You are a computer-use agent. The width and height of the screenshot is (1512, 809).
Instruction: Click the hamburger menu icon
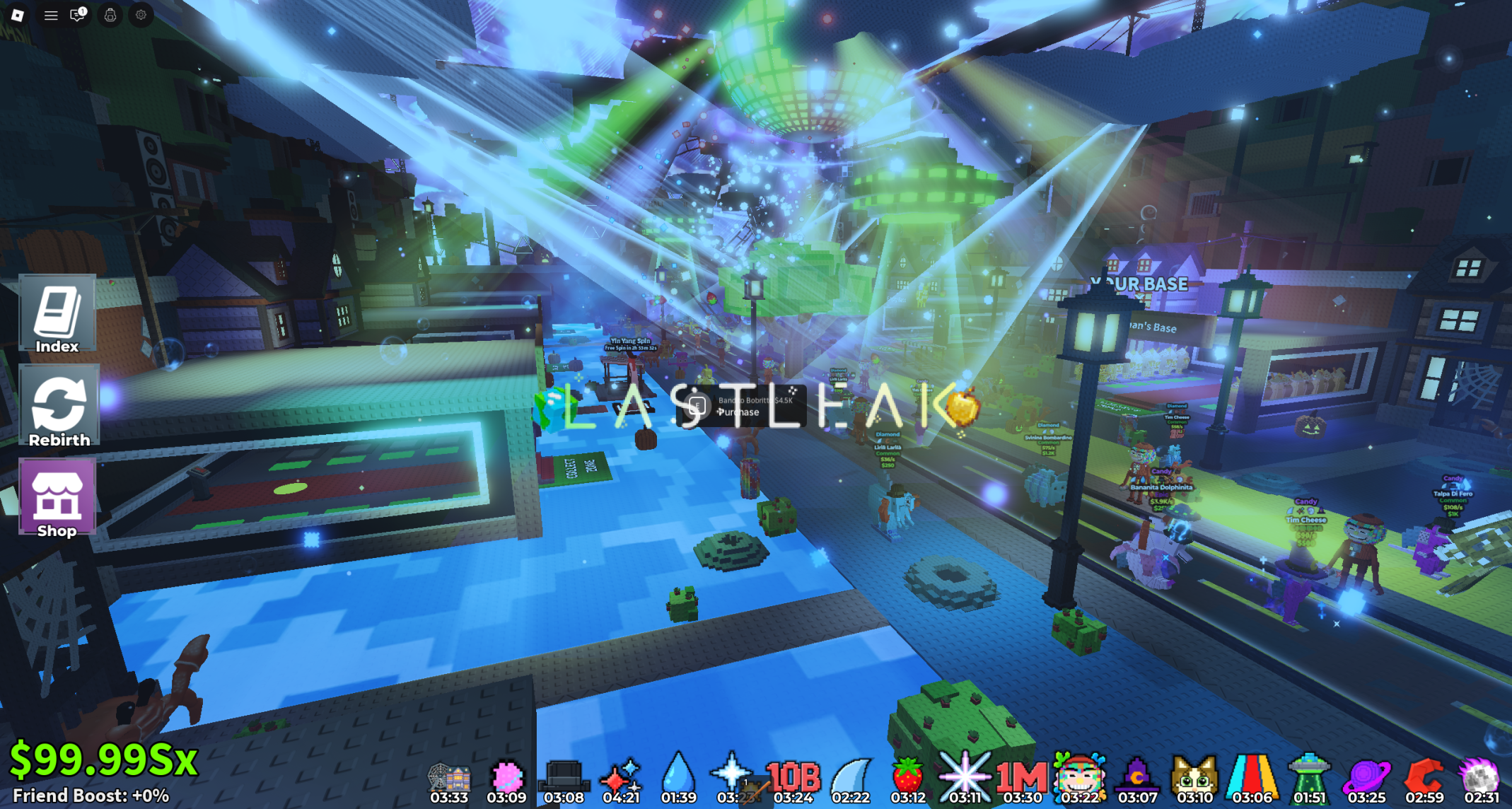[51, 15]
